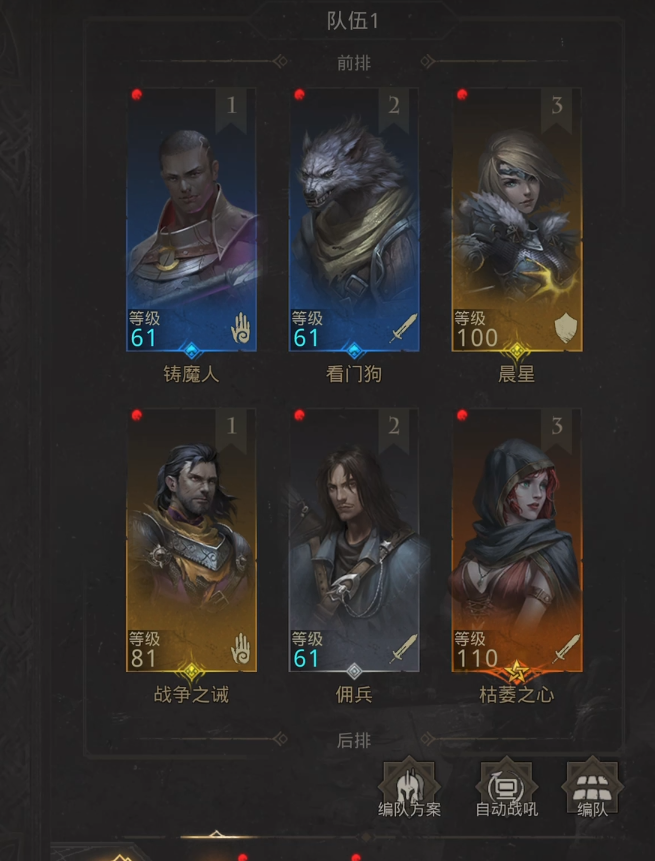Image resolution: width=655 pixels, height=861 pixels.
Task: Choose the 看门狗 werewolf hero card
Action: click(354, 220)
